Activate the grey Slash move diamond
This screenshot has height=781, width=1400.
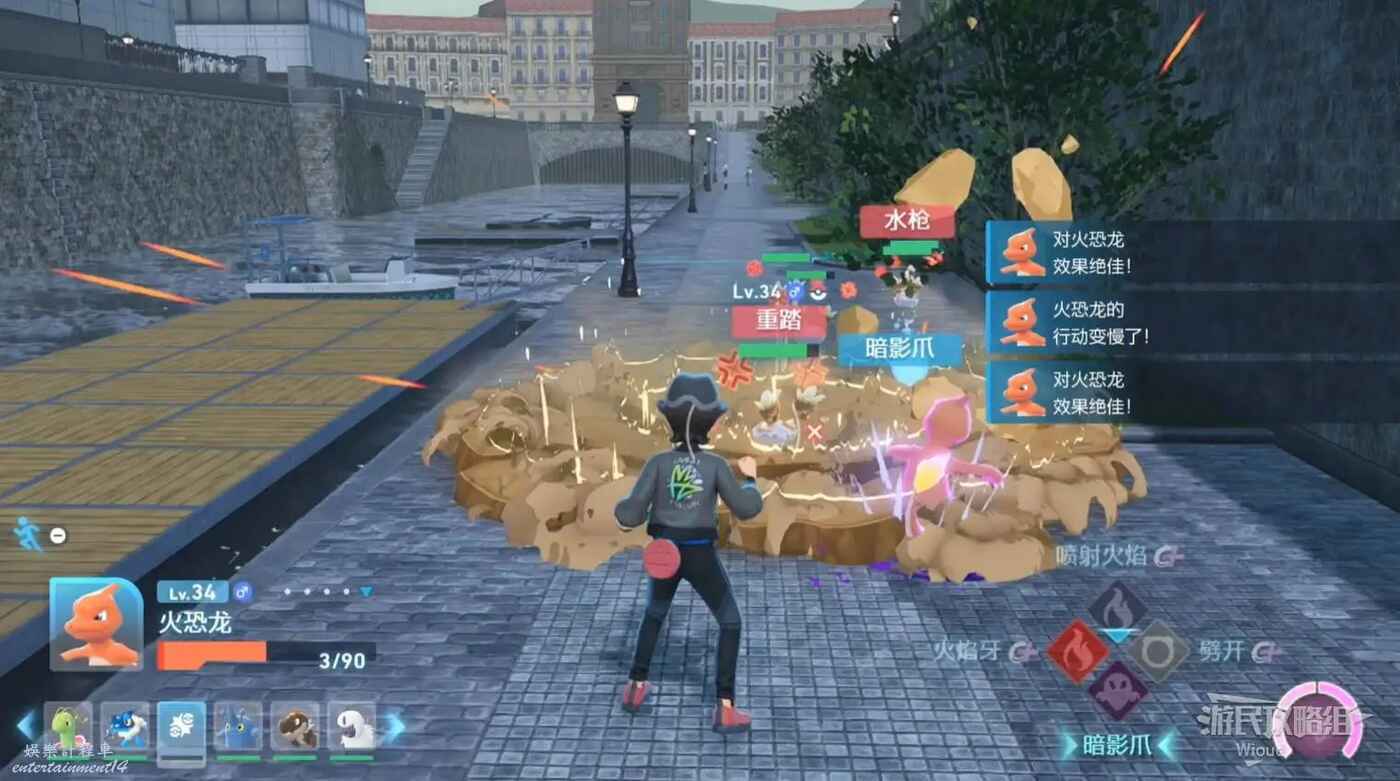click(x=1159, y=652)
